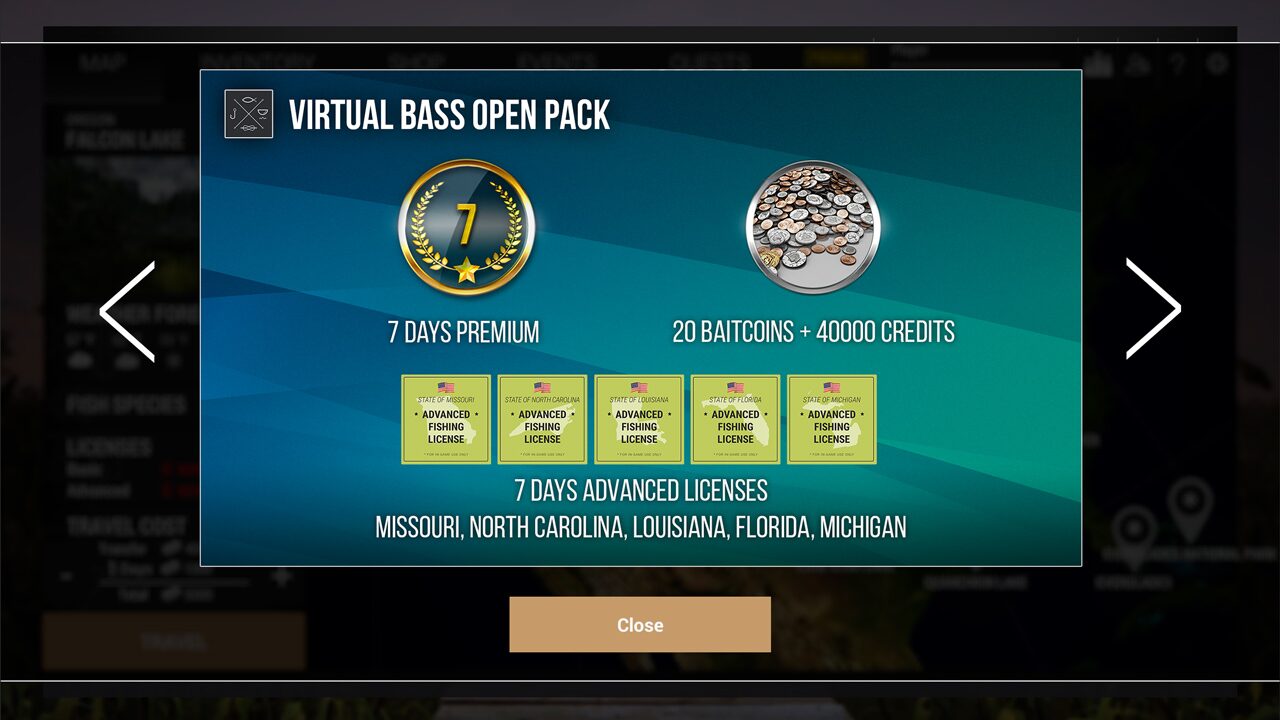Image resolution: width=1280 pixels, height=720 pixels.
Task: View the Florida Advanced Fishing License card
Action: click(735, 419)
